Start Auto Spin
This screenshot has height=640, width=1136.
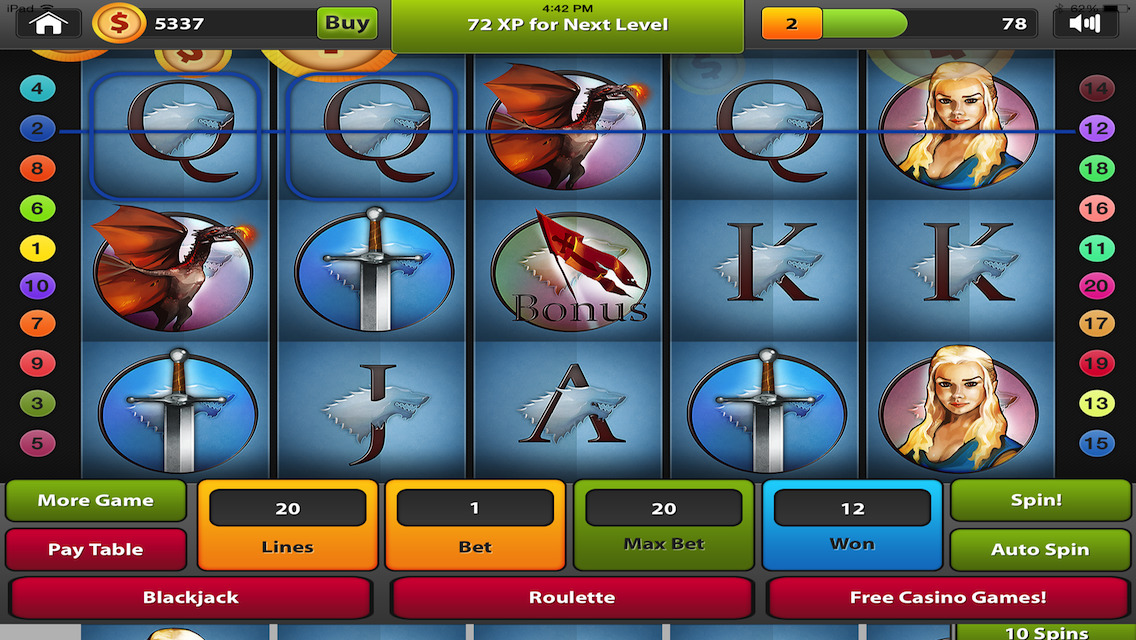tap(1039, 549)
